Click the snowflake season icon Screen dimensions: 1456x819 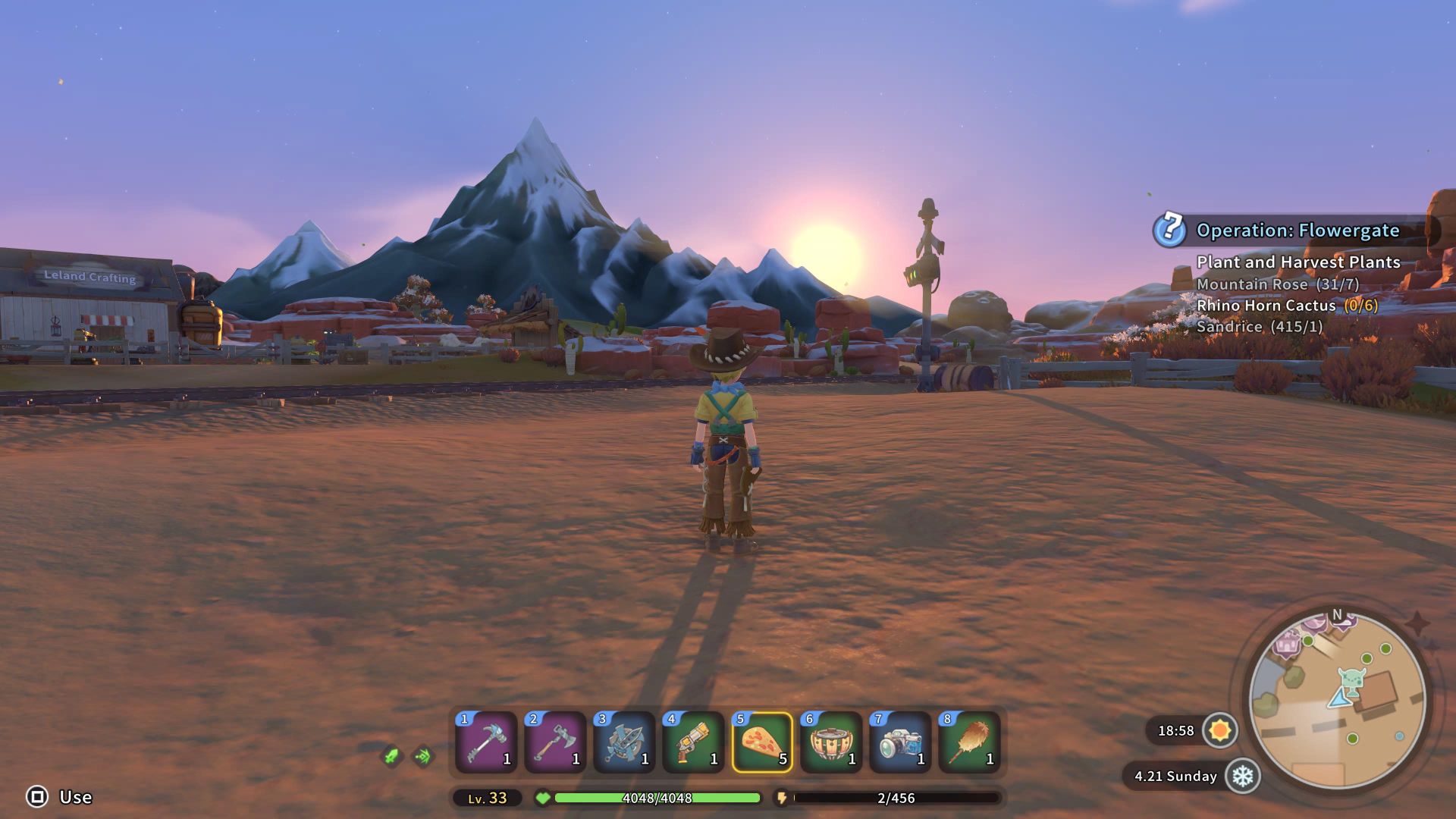pyautogui.click(x=1242, y=776)
